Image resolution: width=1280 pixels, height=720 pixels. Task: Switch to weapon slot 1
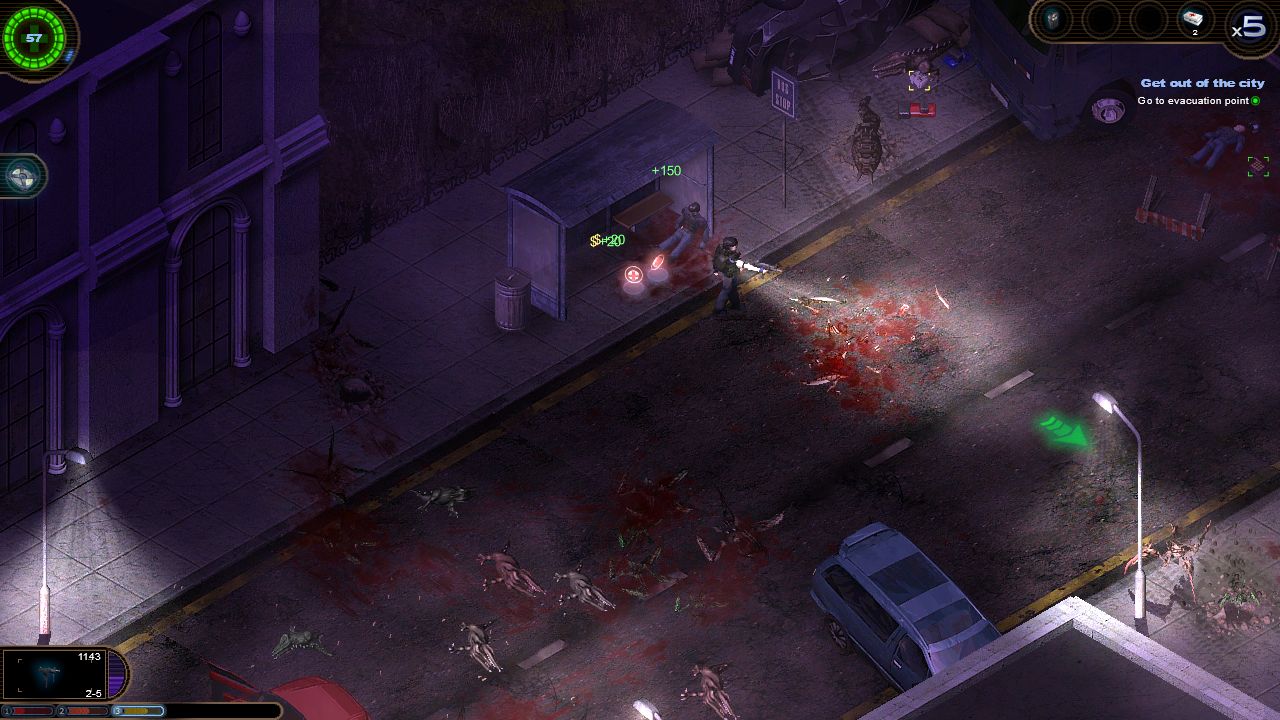(x=30, y=711)
